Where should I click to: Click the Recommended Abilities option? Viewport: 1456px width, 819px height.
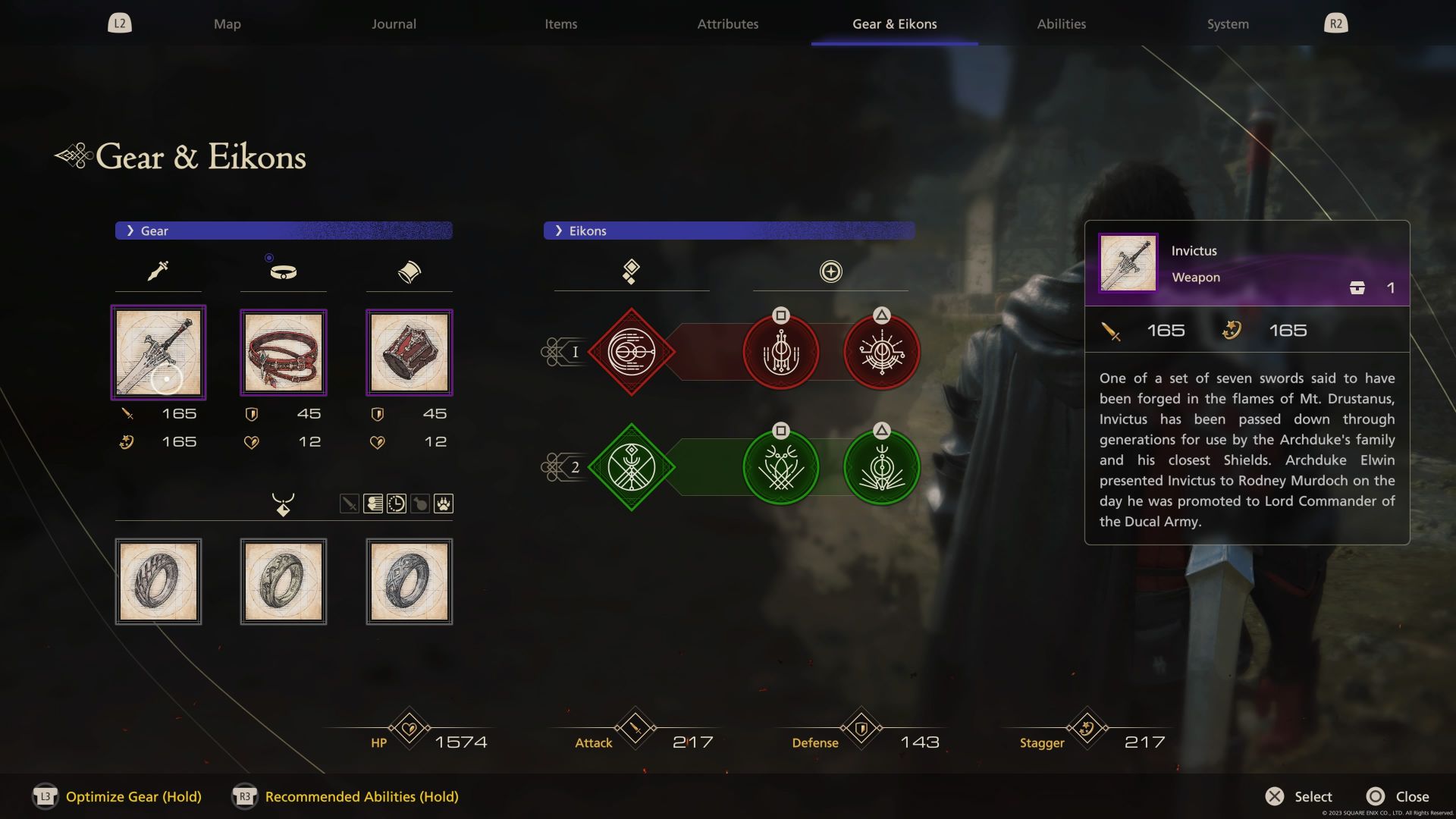[361, 796]
